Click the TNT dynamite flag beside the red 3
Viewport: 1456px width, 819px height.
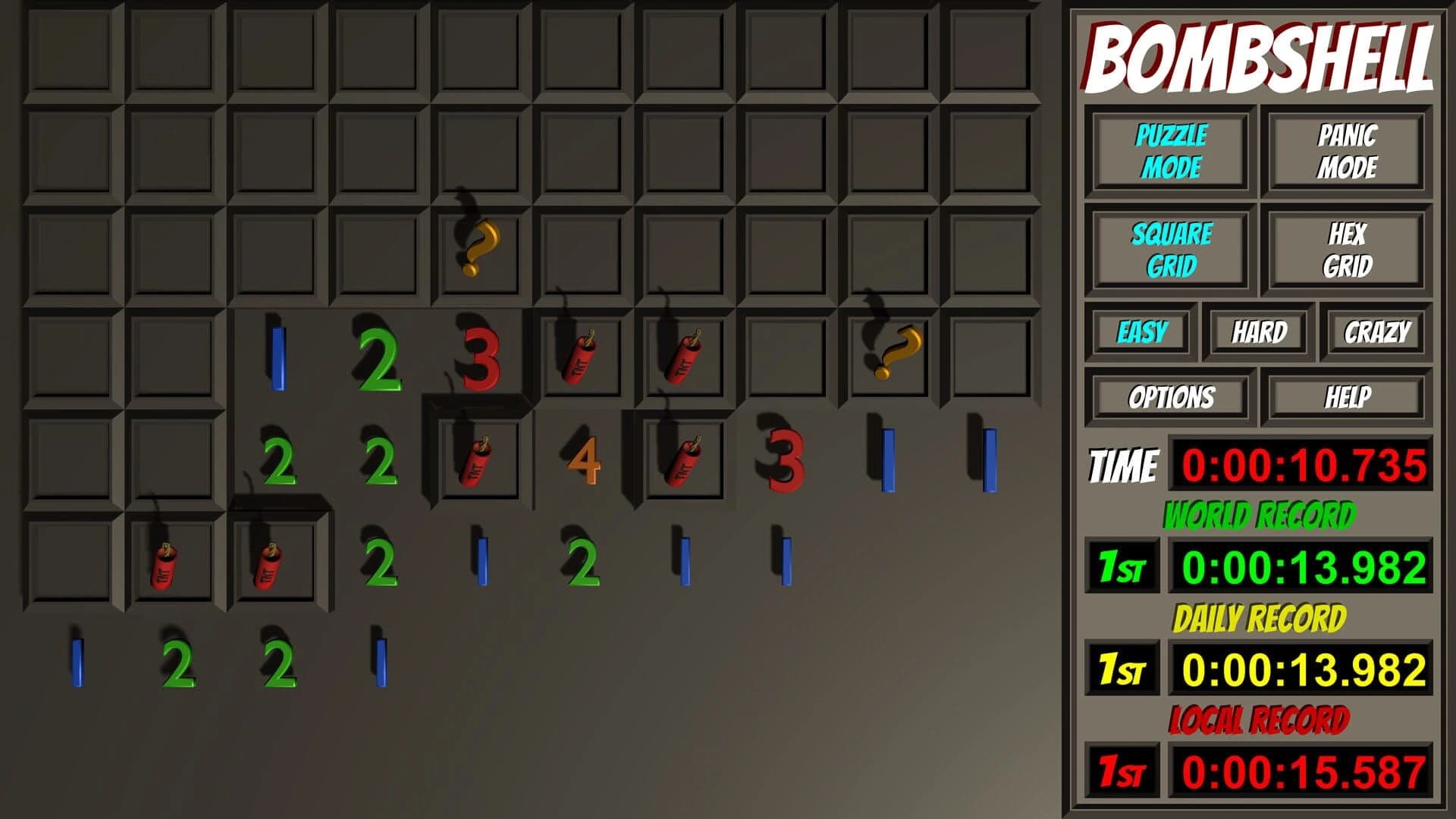[x=580, y=356]
